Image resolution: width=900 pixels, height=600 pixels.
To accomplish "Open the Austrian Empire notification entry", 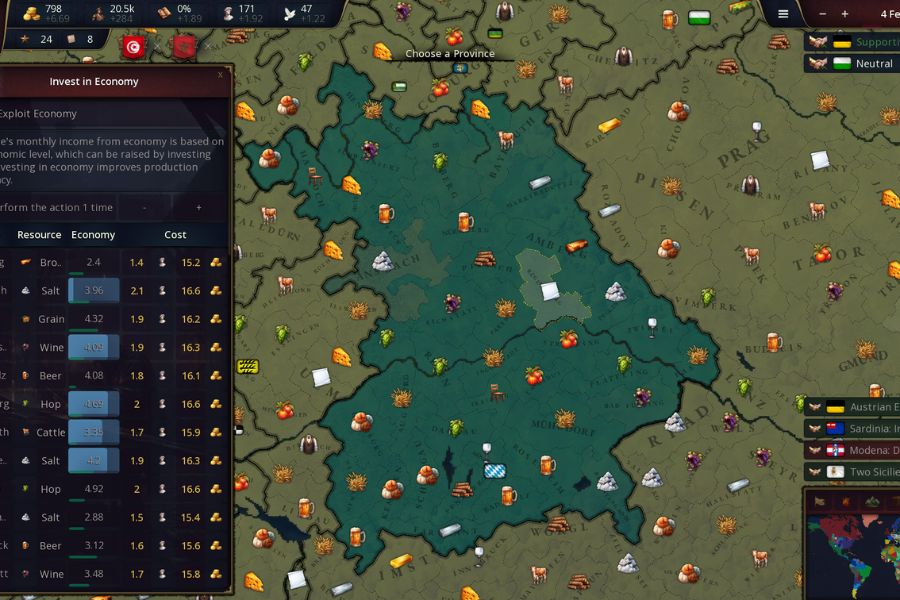I will click(x=856, y=407).
